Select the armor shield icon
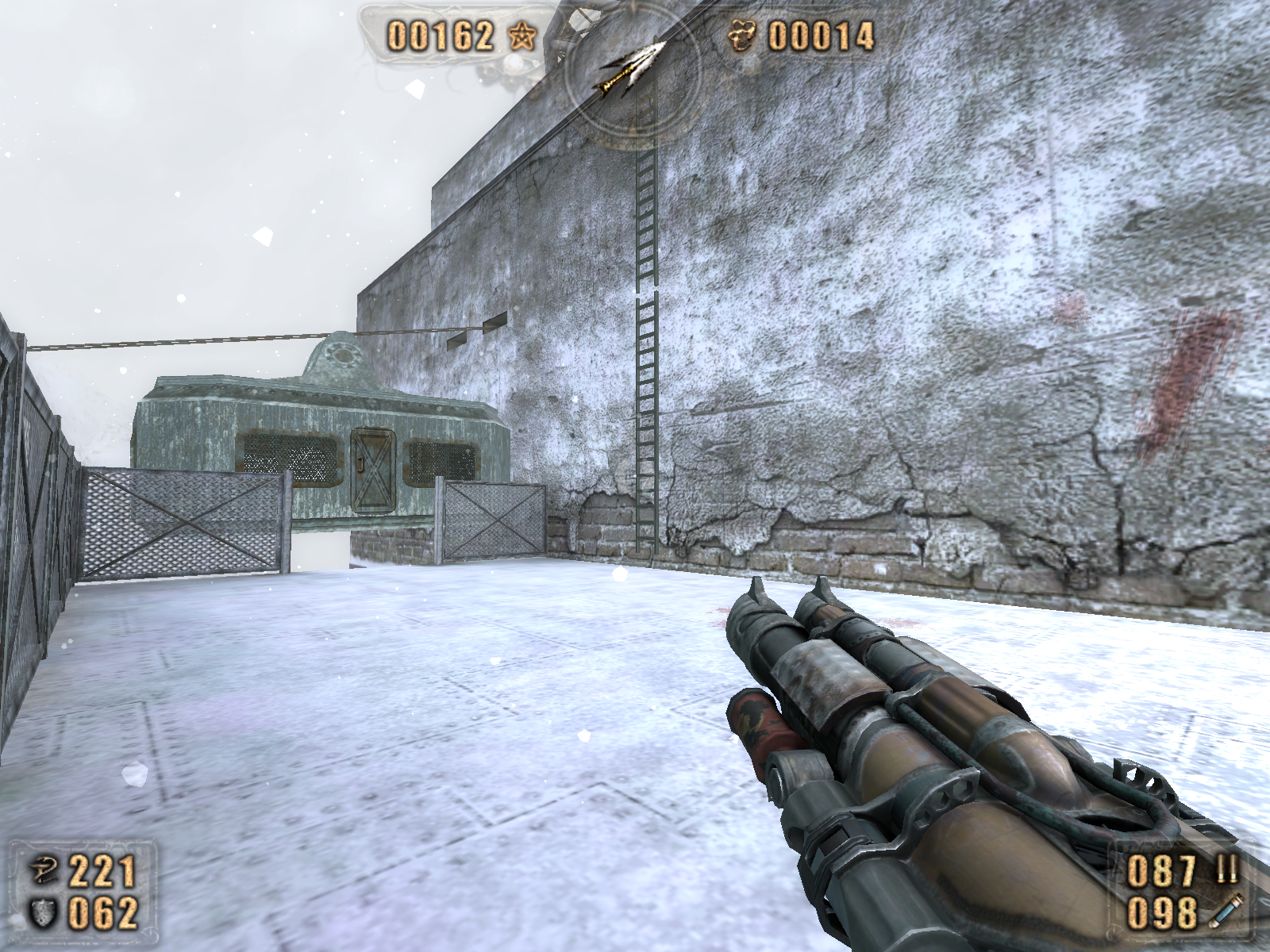Viewport: 1270px width, 952px height. [x=43, y=913]
